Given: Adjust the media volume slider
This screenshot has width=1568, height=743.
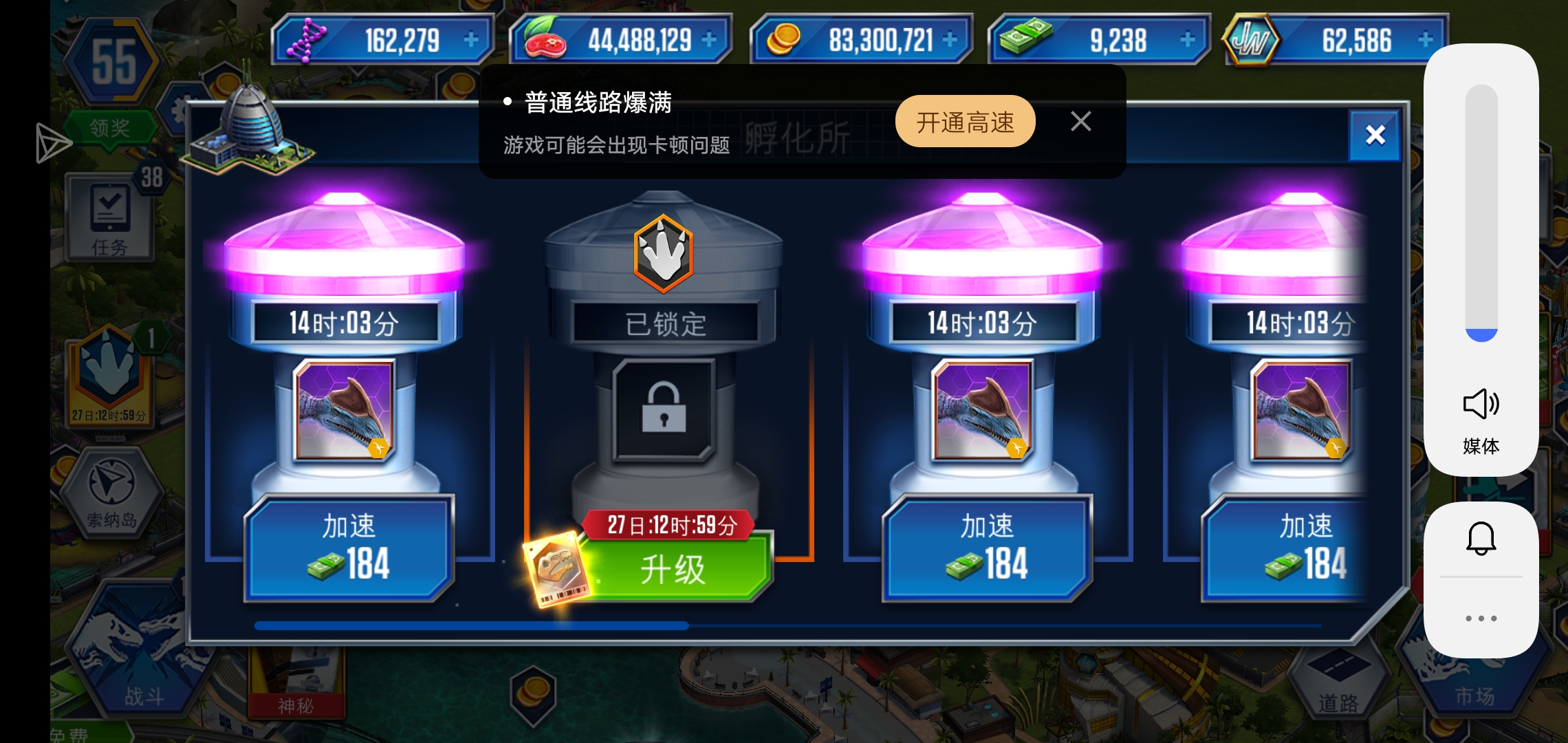Looking at the screenshot, I should [x=1481, y=213].
